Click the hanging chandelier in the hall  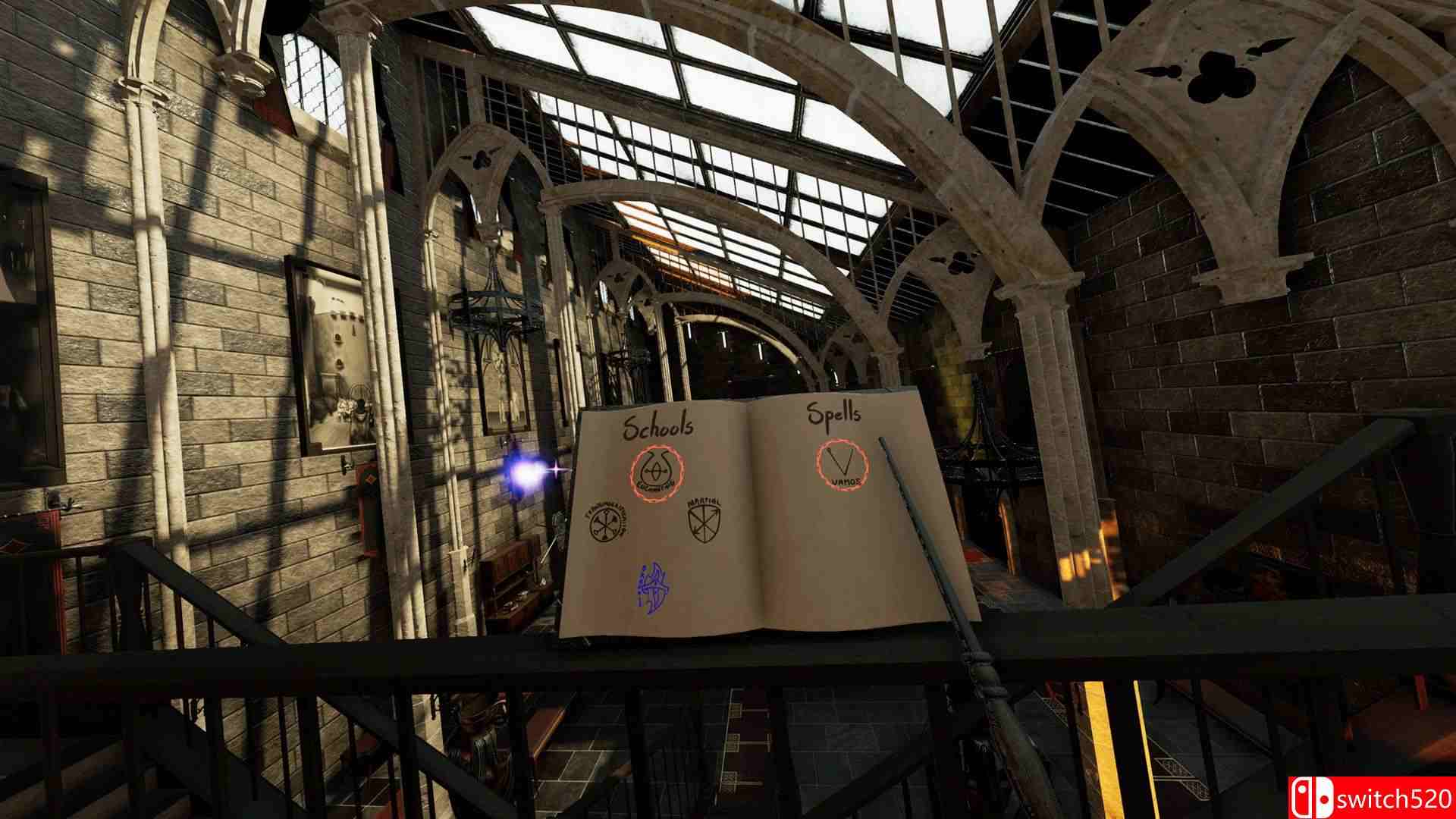pos(493,311)
